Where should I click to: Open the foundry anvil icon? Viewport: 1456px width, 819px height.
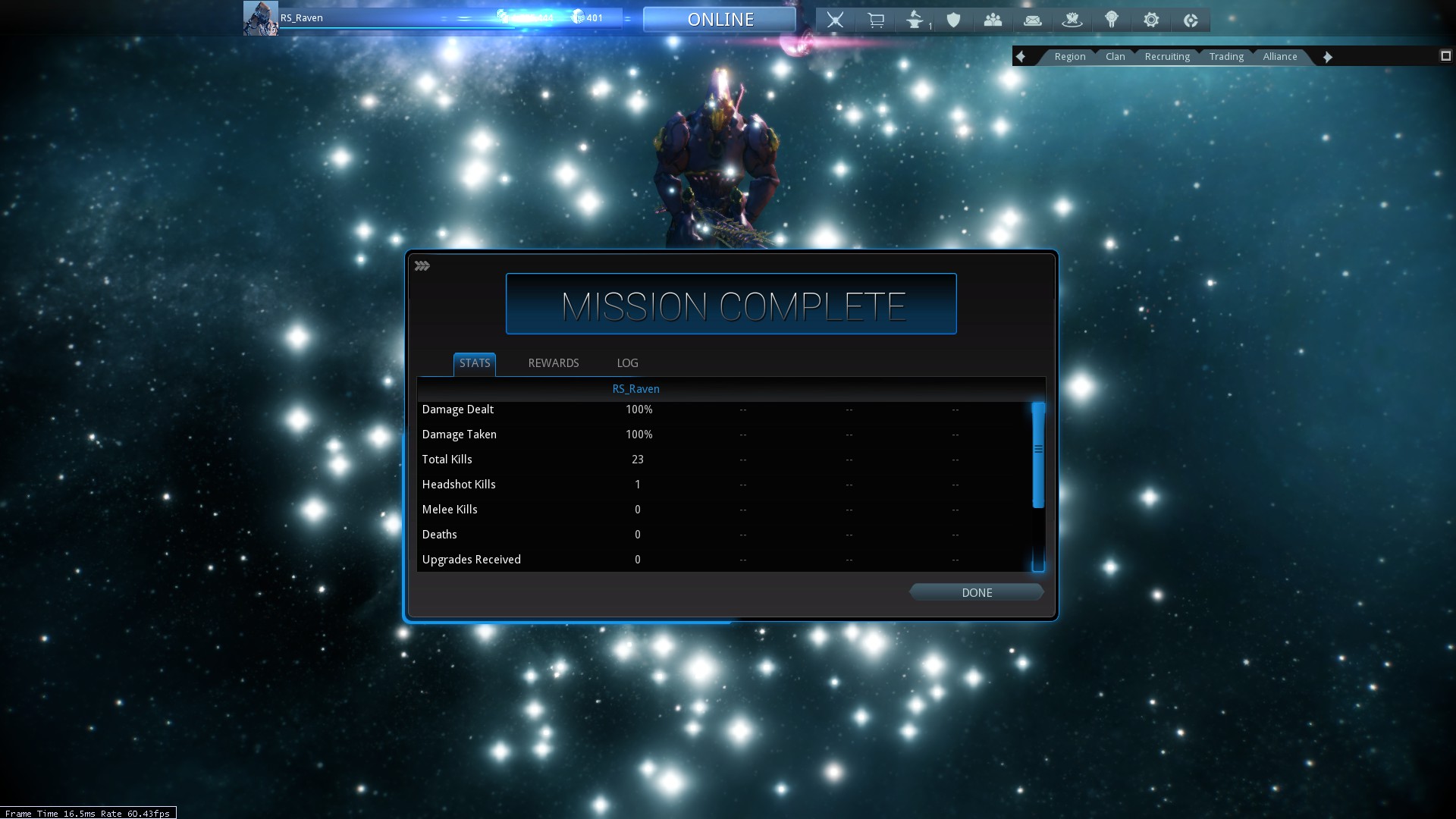915,20
